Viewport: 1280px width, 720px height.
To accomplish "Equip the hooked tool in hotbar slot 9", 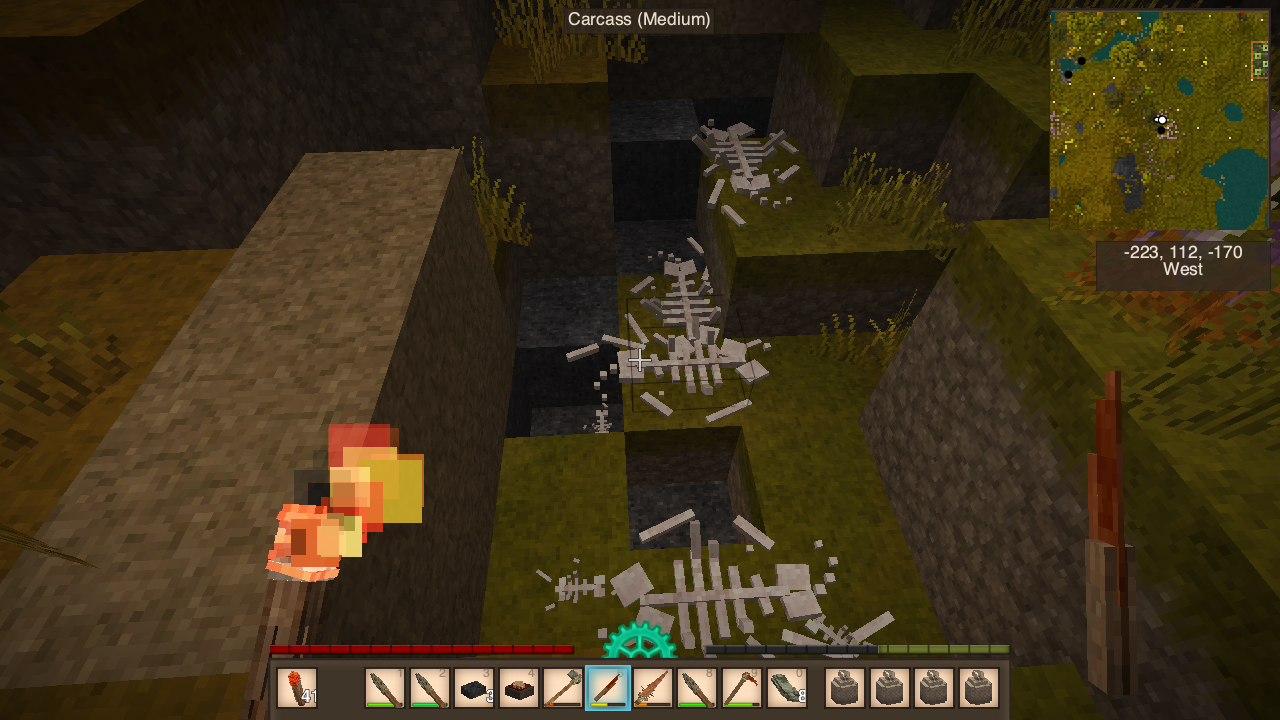I will click(741, 688).
